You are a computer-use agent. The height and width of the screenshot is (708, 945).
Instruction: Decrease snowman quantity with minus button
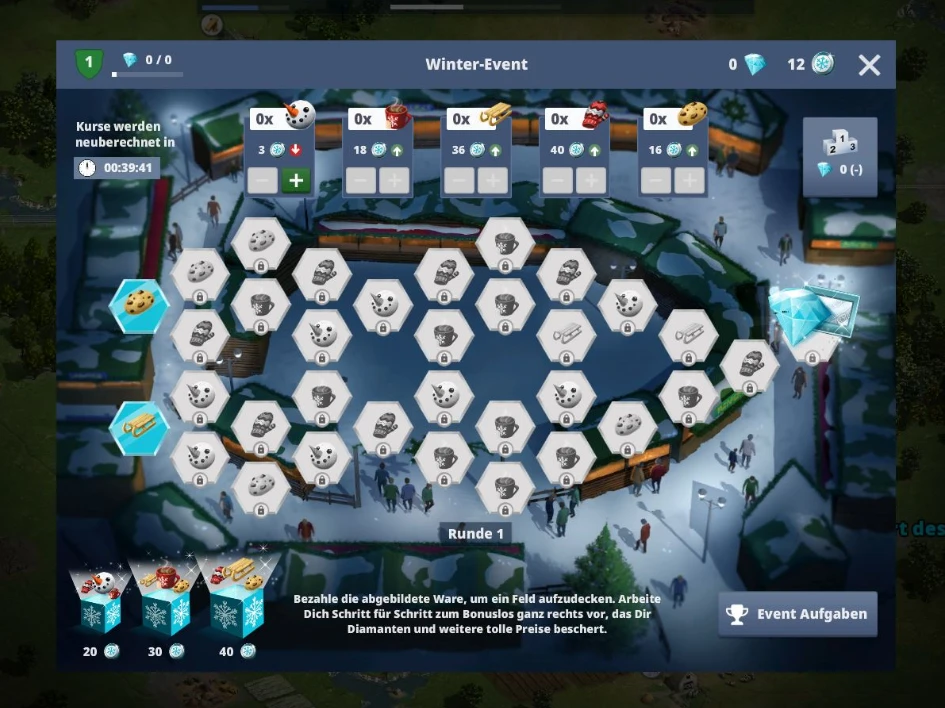(262, 181)
